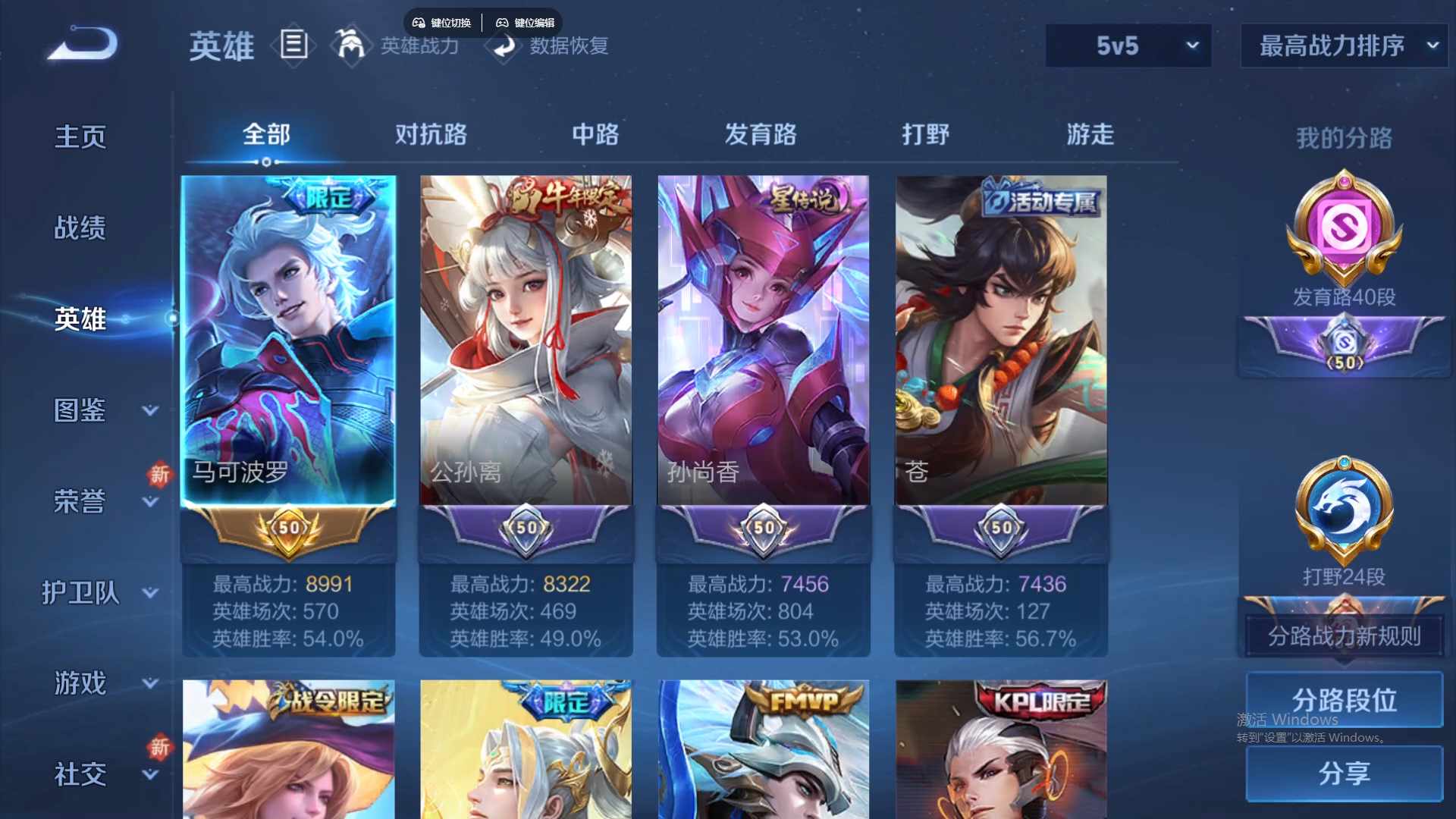Click the 键位切换 keybind switch icon

coord(442,23)
